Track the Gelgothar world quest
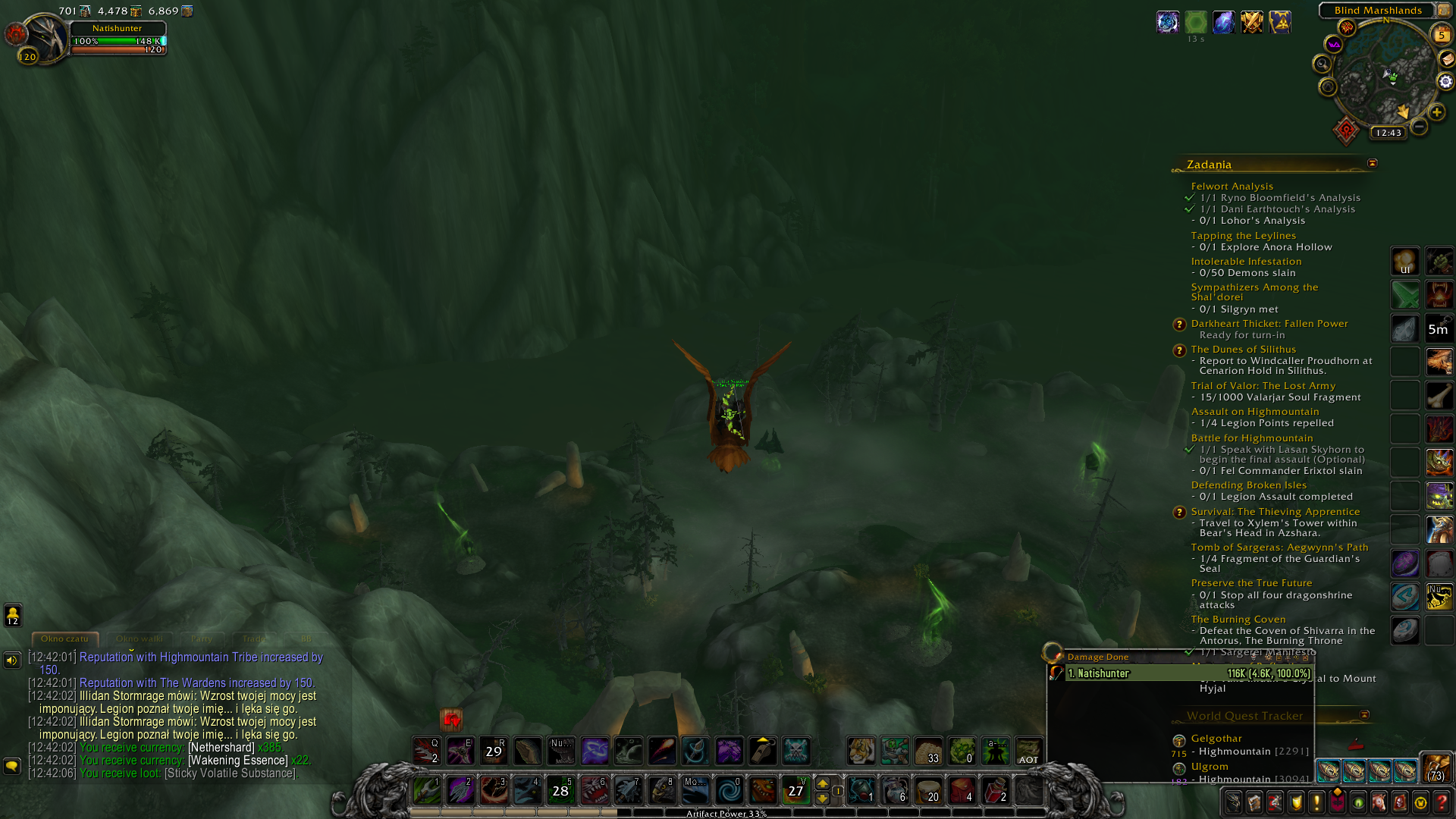 coord(1216,739)
